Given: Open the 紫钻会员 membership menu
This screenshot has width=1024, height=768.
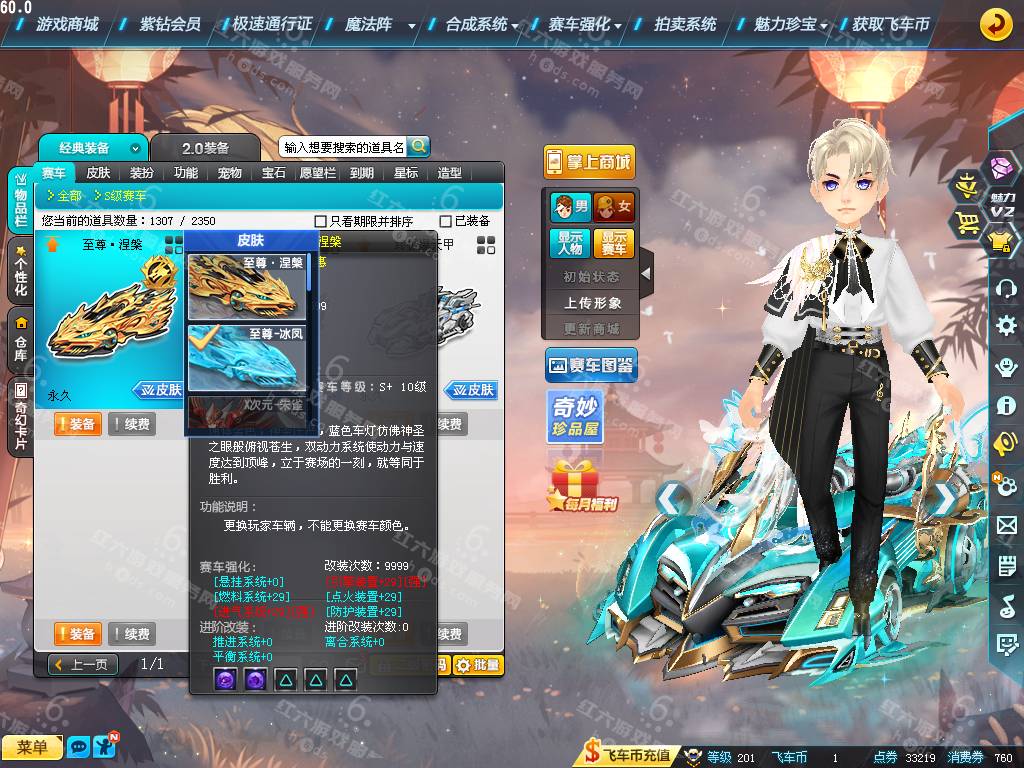Looking at the screenshot, I should coord(169,24).
